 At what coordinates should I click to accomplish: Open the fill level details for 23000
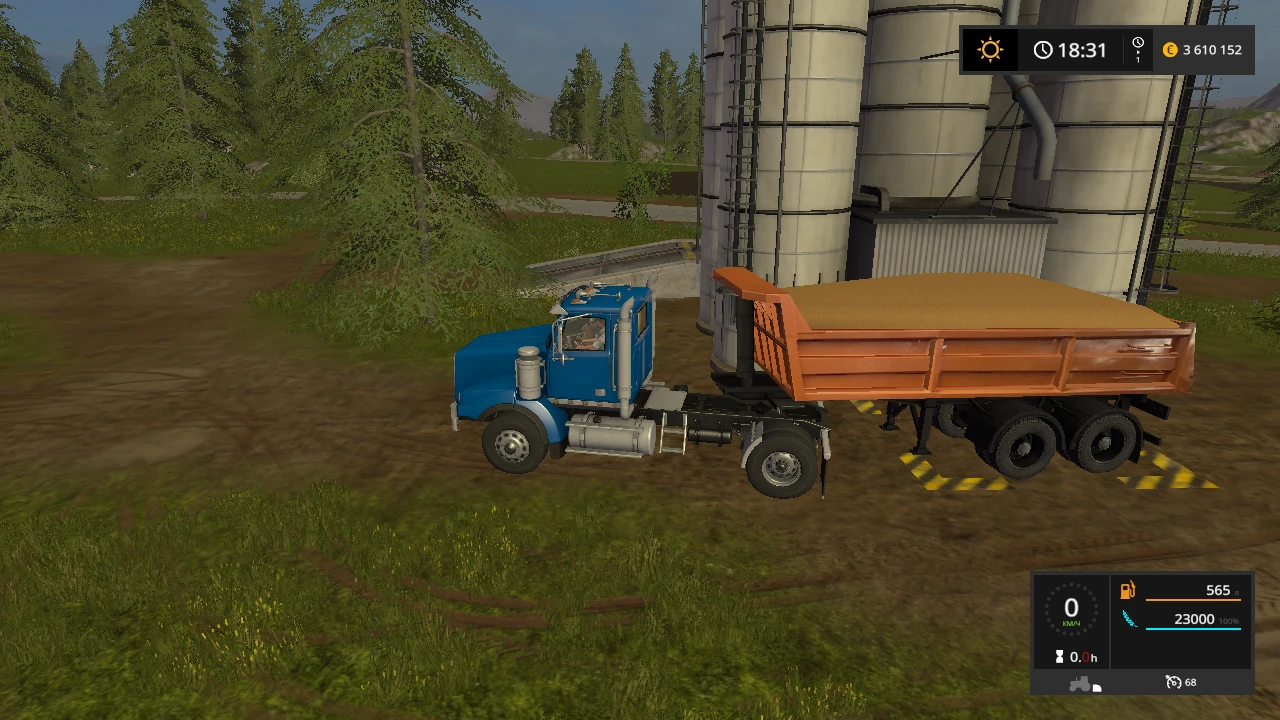[x=1195, y=618]
